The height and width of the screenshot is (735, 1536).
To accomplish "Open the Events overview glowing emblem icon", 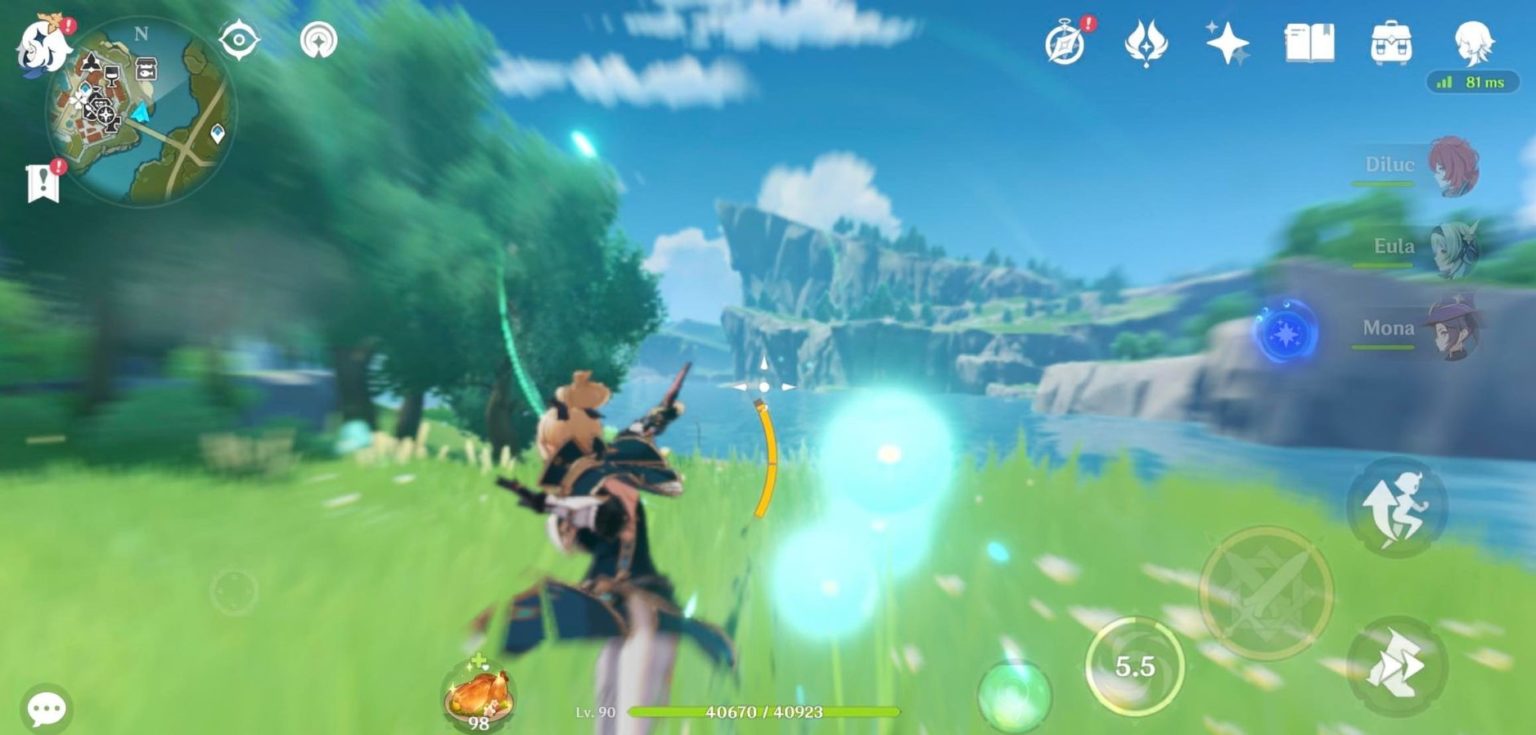I will (1146, 42).
